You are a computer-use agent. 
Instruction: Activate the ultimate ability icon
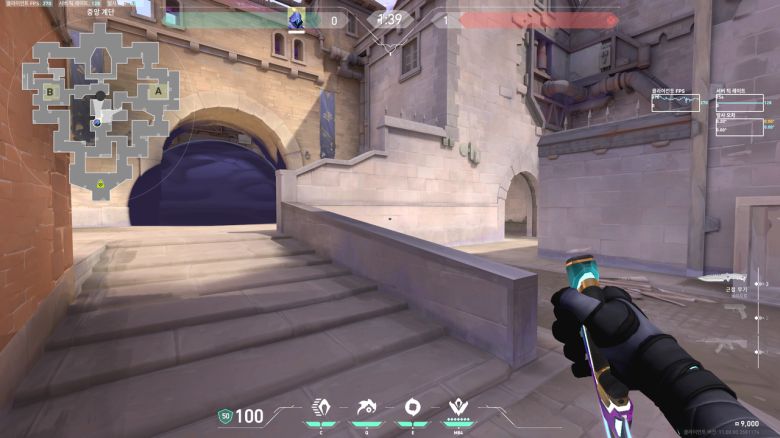(x=461, y=408)
